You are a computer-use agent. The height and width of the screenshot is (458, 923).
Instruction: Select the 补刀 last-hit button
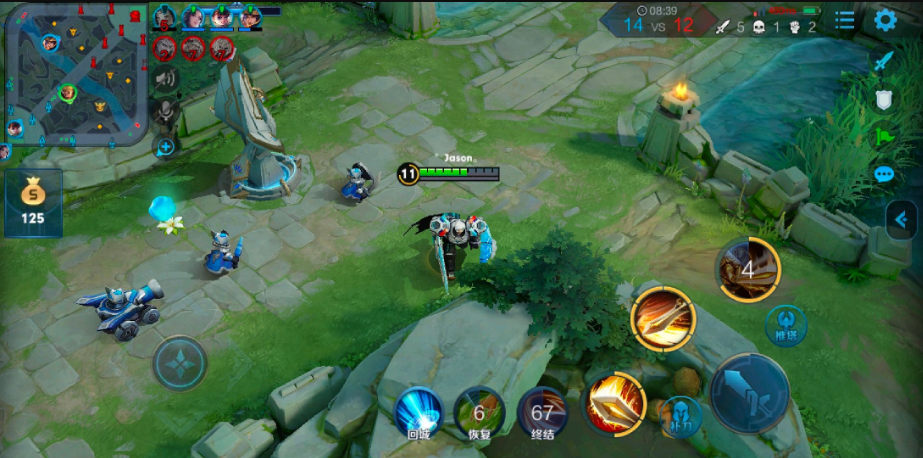680,416
